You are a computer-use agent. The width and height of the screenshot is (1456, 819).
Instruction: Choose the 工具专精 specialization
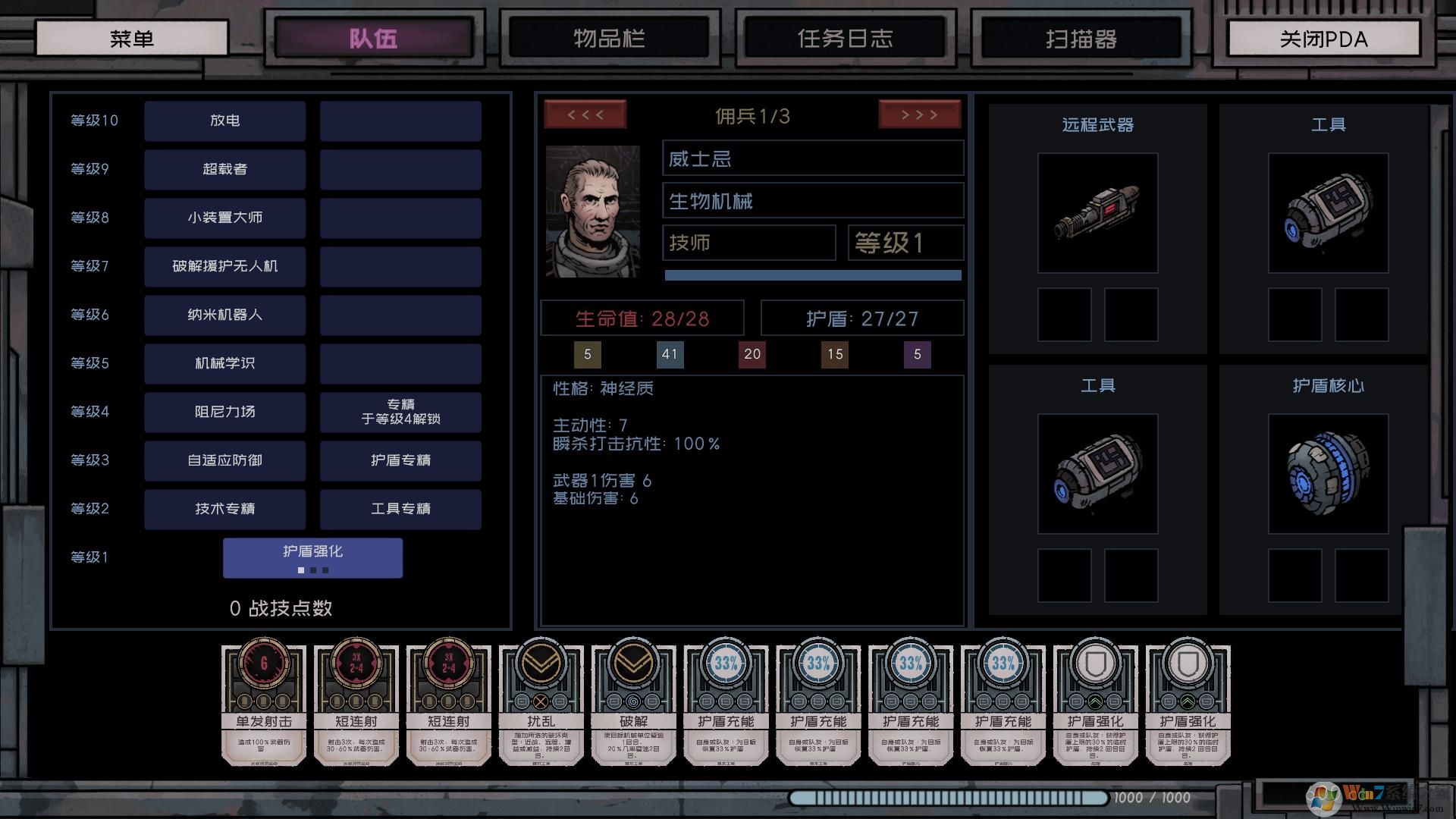[400, 509]
